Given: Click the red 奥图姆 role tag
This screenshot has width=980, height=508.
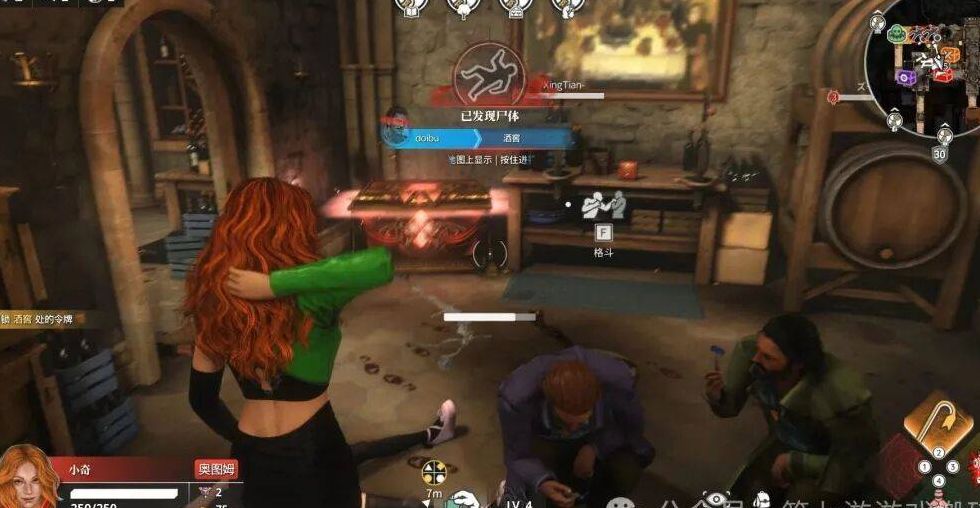Looking at the screenshot, I should [216, 469].
